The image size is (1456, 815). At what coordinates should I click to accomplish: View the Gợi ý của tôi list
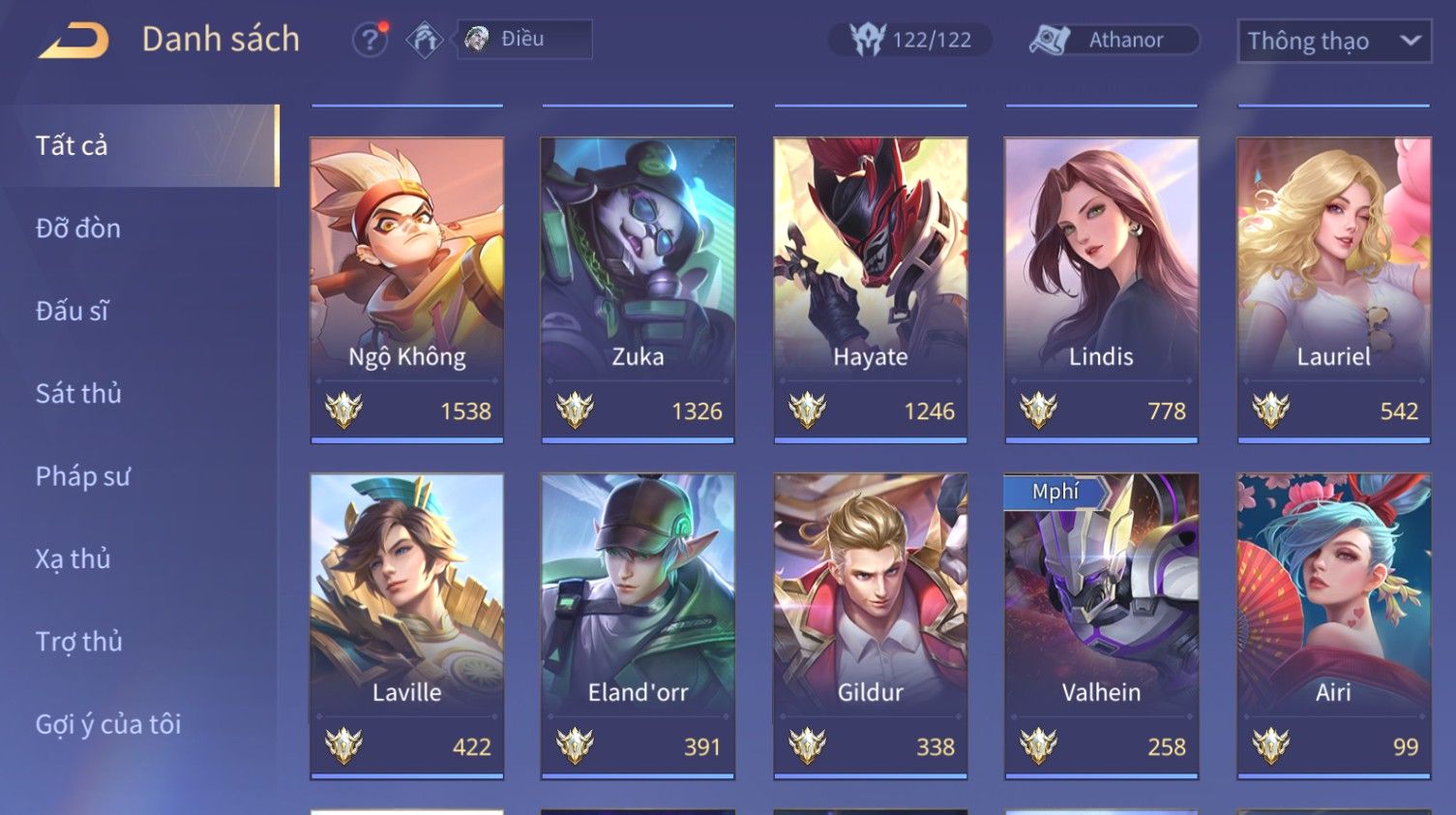pyautogui.click(x=108, y=724)
